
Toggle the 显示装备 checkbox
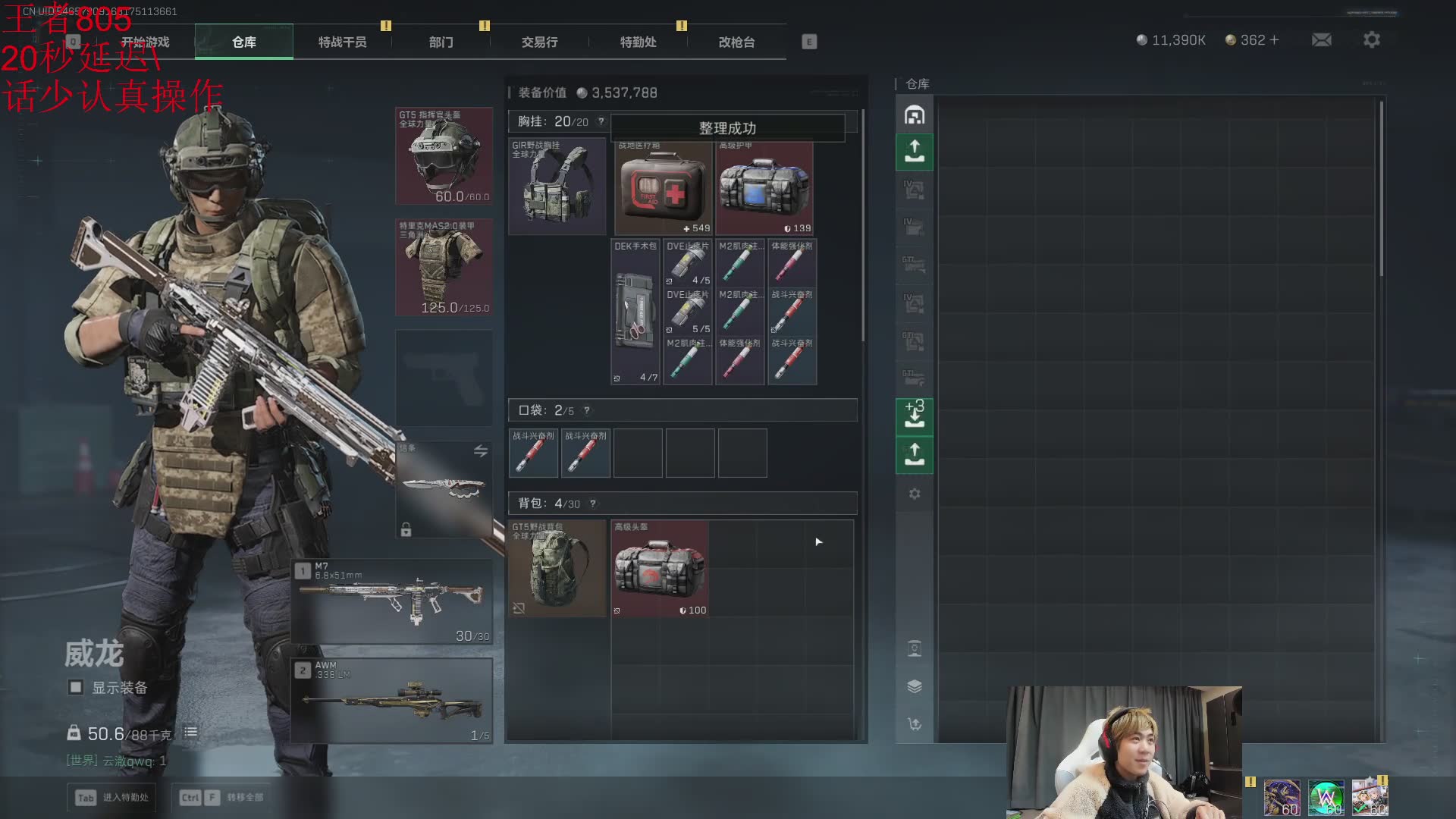pos(76,687)
